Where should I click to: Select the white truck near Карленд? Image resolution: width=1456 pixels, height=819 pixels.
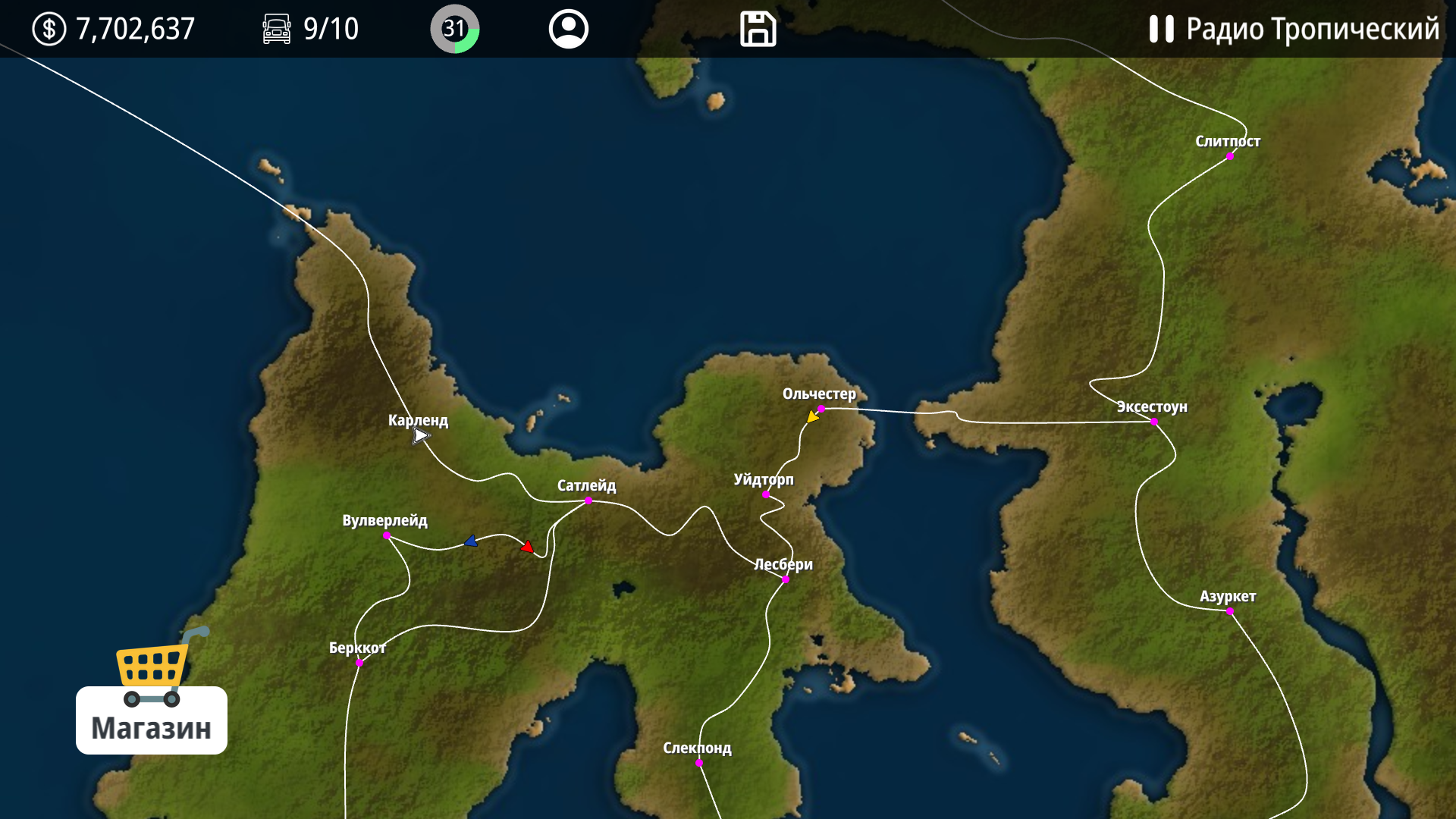click(x=421, y=435)
